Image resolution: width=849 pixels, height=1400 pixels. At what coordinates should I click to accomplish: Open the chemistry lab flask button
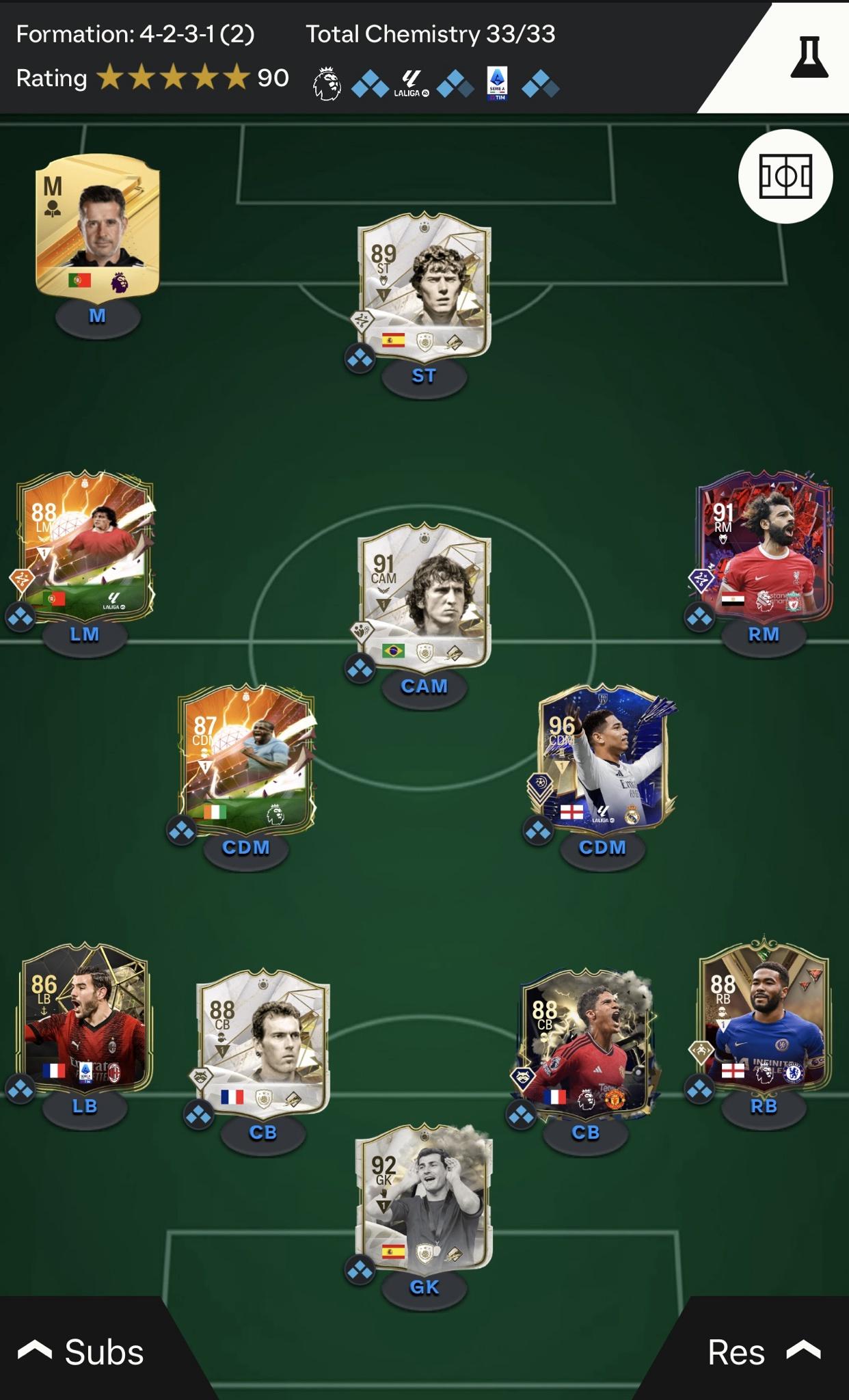point(809,57)
